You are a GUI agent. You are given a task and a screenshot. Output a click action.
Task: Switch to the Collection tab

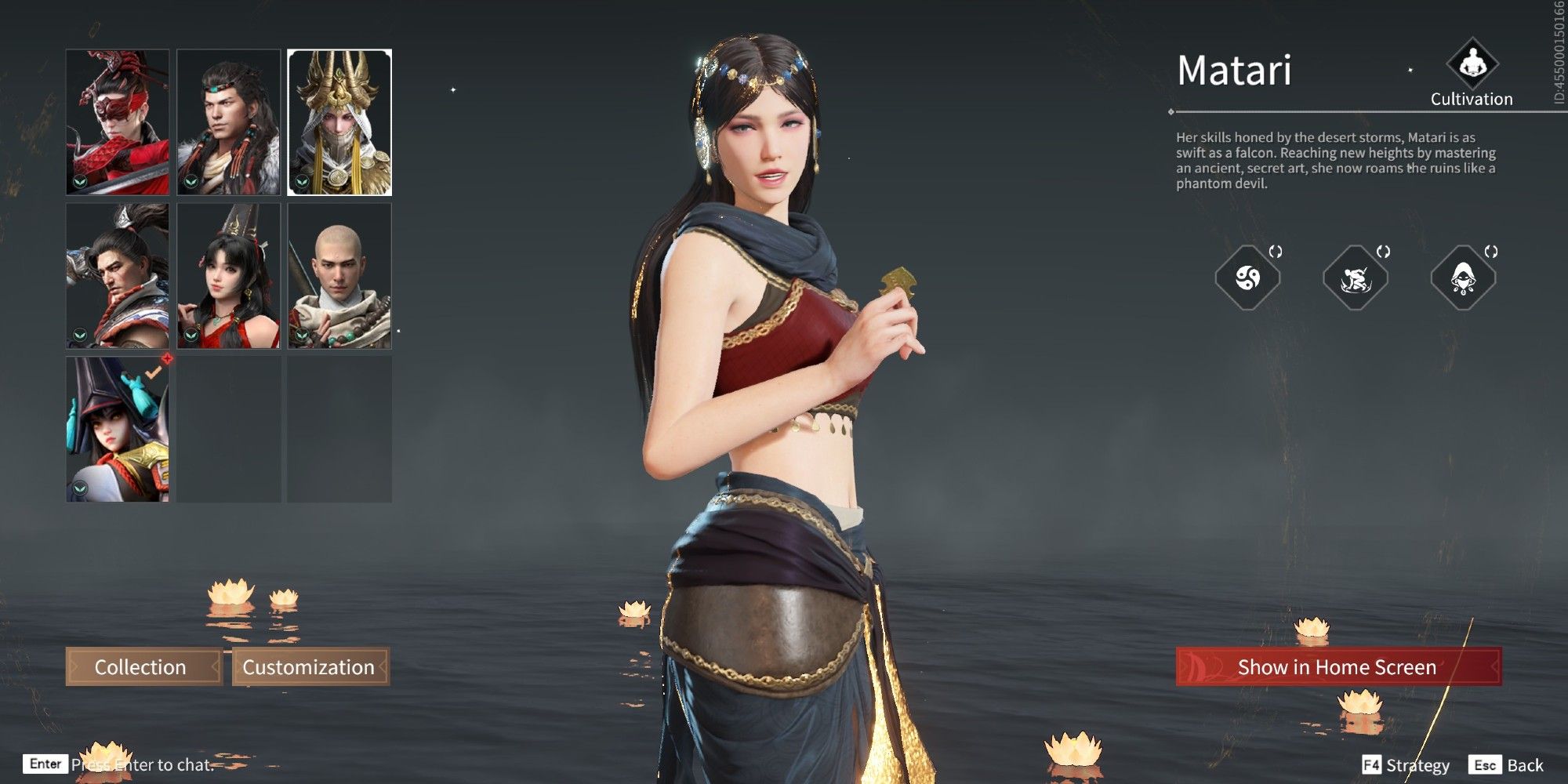click(x=141, y=668)
